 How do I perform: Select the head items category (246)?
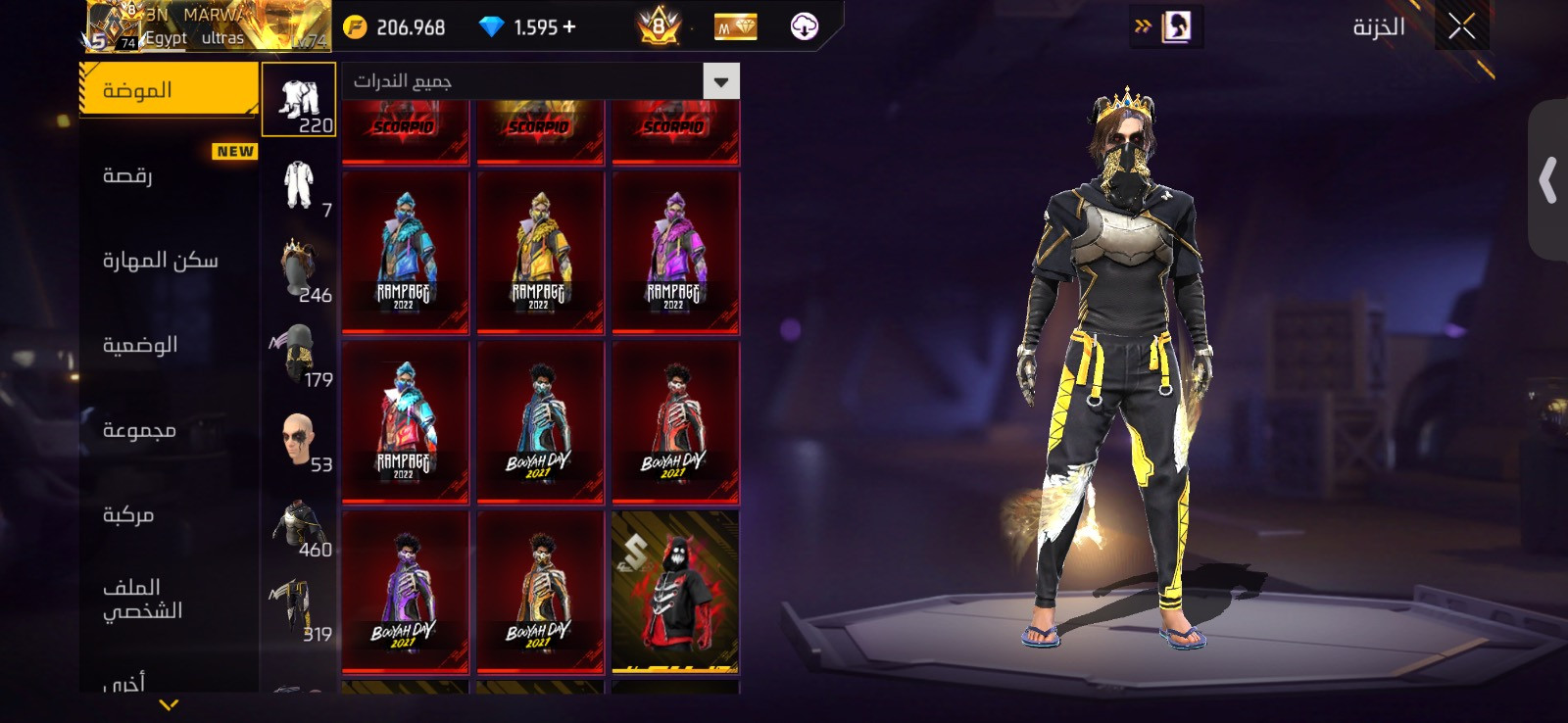[299, 268]
